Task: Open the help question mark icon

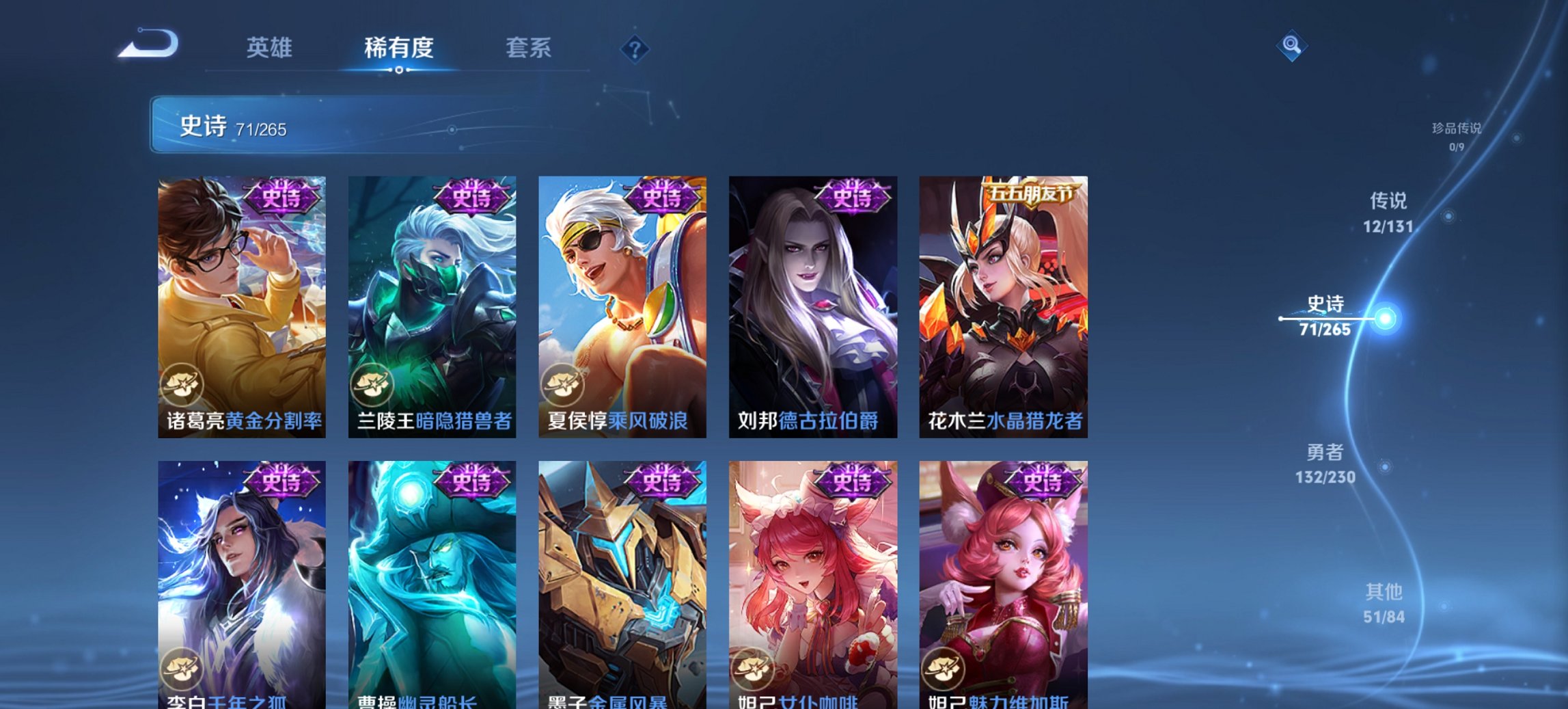Action: [x=635, y=48]
